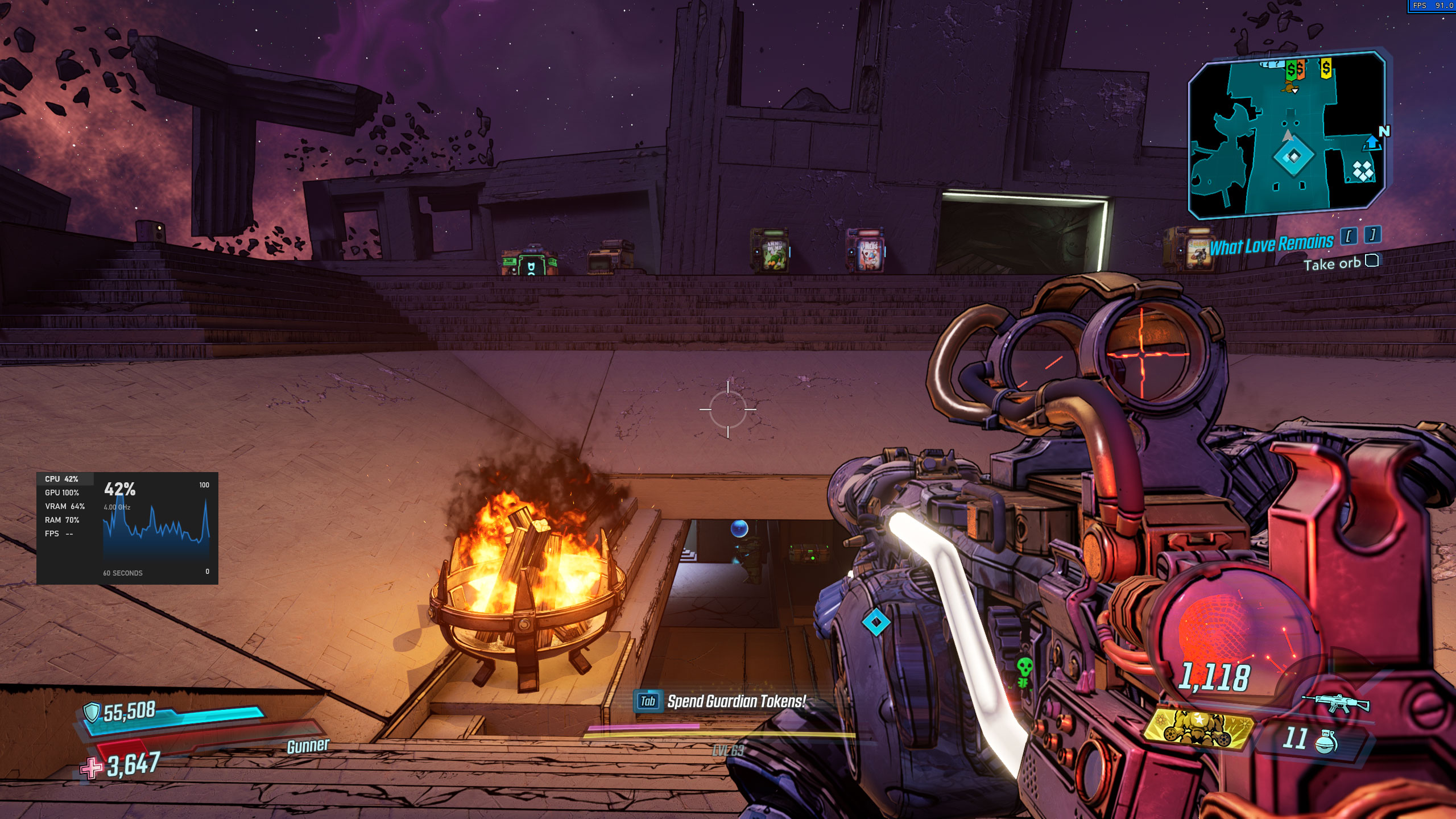The height and width of the screenshot is (819, 1456).
Task: Select the grenade icon
Action: pyautogui.click(x=1325, y=740)
